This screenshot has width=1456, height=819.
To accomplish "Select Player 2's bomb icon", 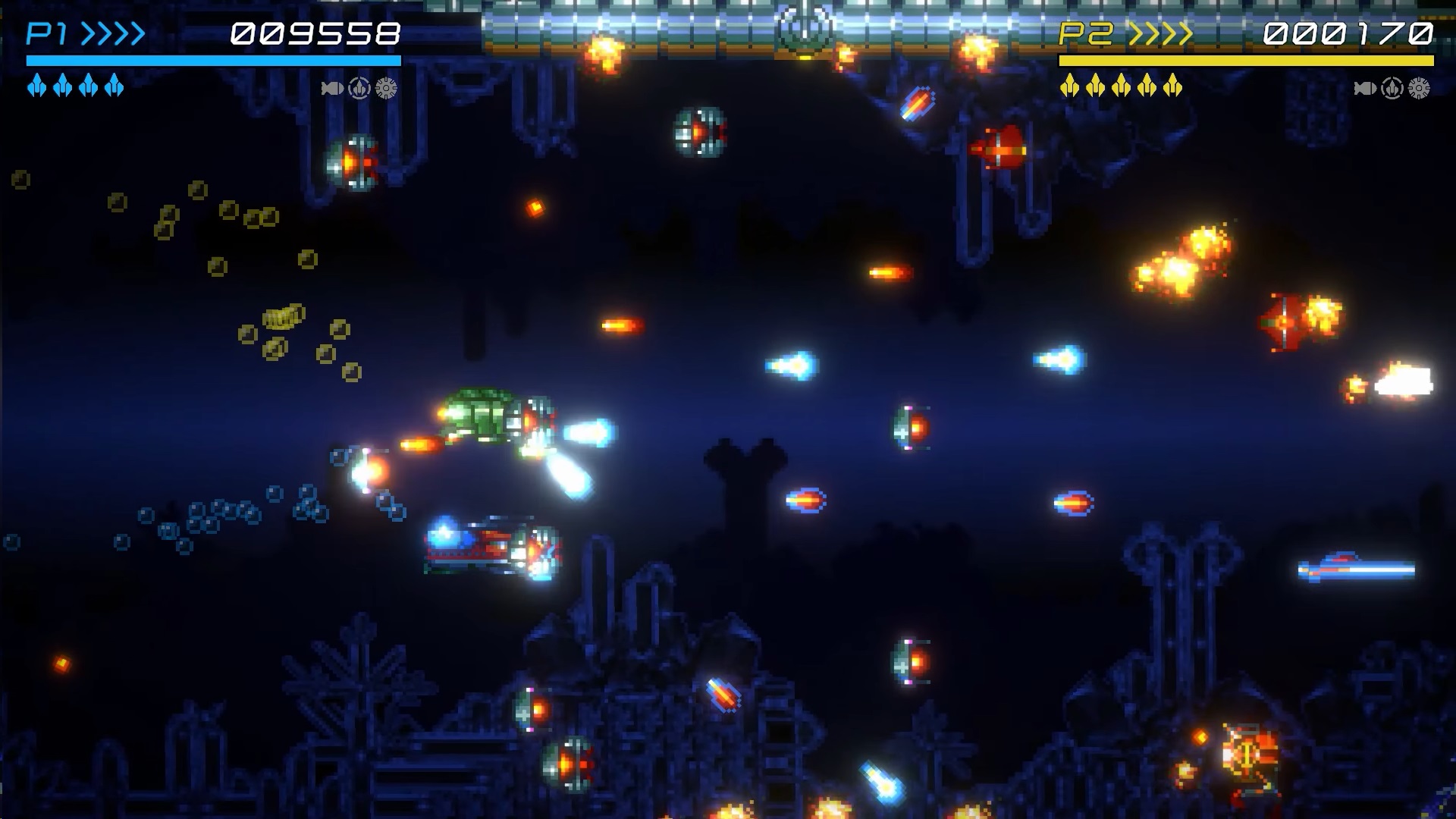I will click(x=1365, y=89).
